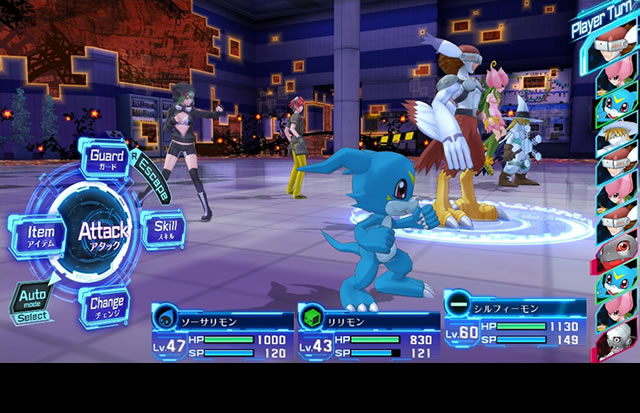Choose the Change command

106,302
